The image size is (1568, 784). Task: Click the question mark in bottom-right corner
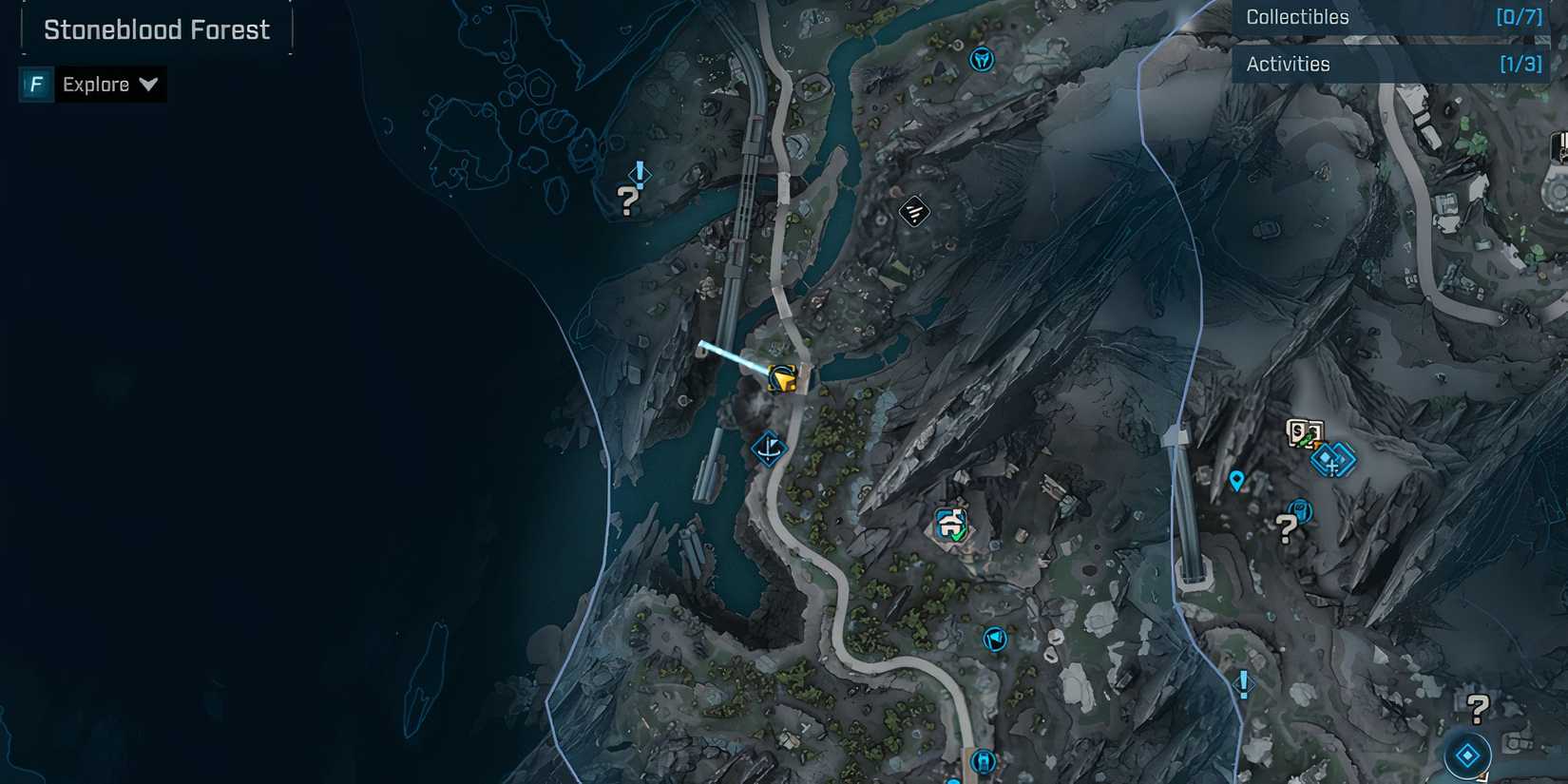pyautogui.click(x=1477, y=707)
